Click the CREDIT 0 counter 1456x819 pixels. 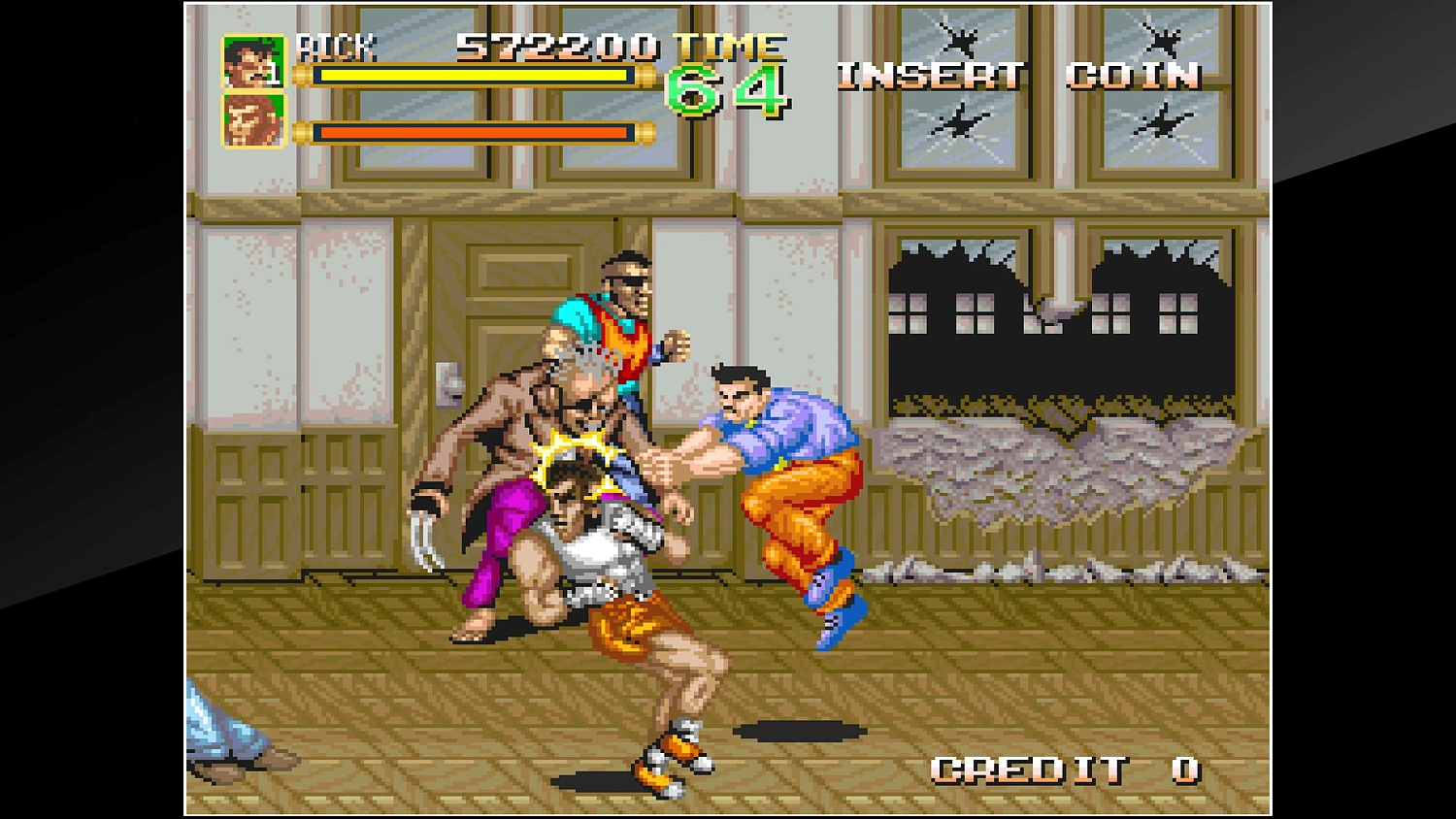(x=1066, y=771)
